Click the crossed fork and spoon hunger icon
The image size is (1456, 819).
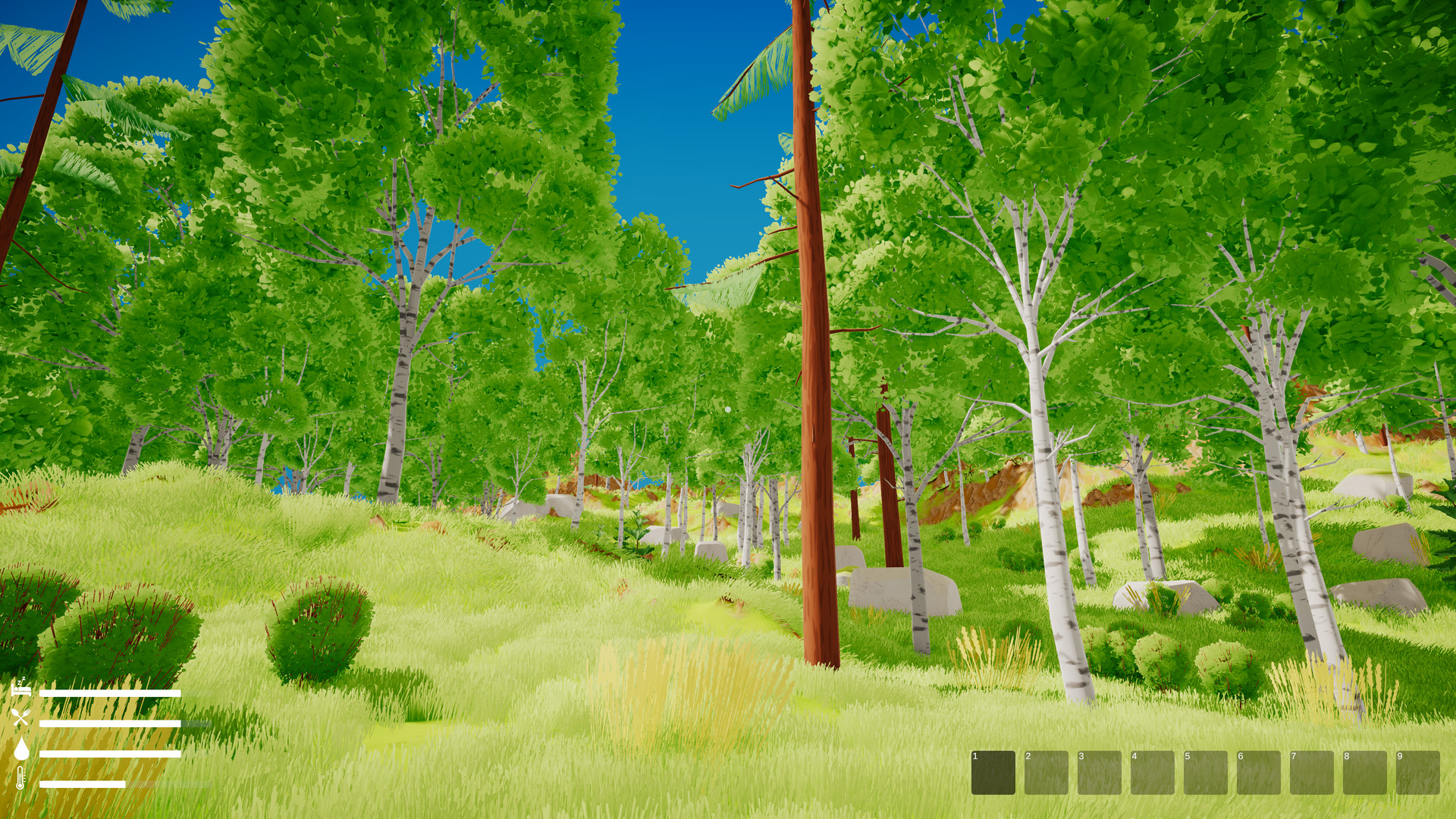coord(20,717)
